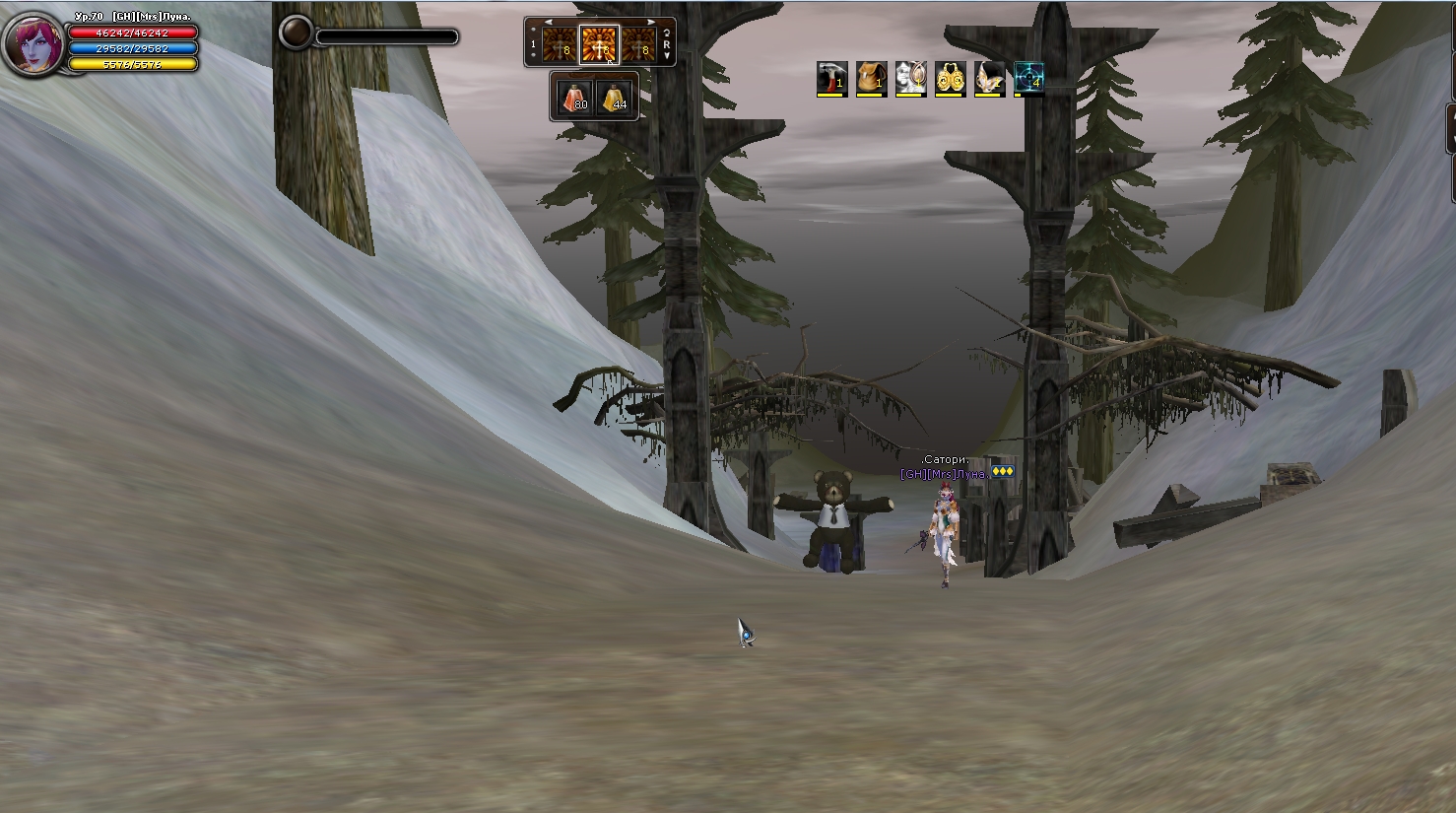Click the pendant amulet buff icon
The image size is (1456, 813).
point(910,78)
